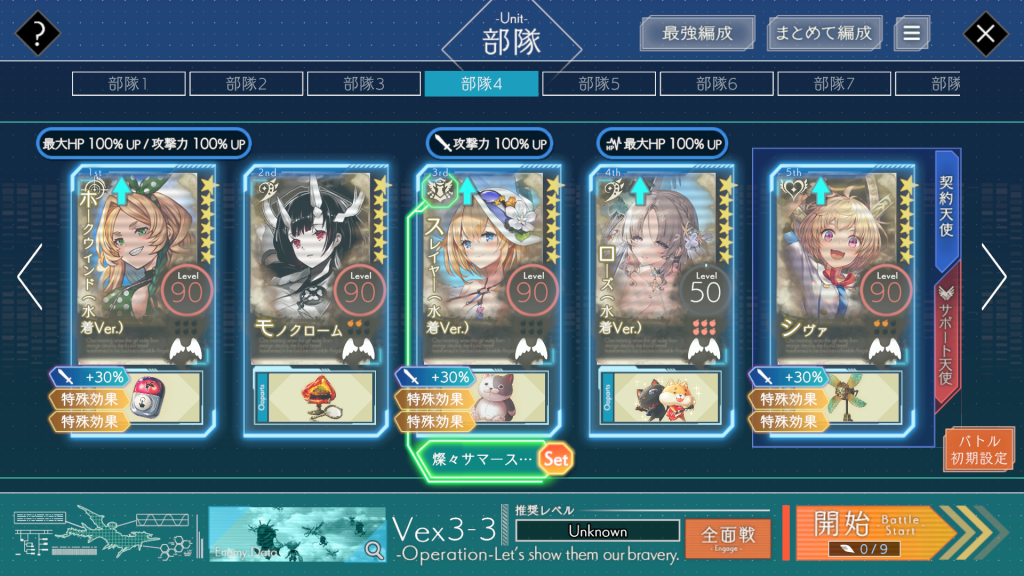The height and width of the screenshot is (576, 1024).
Task: Show the next unit with right arrow
Action: [x=993, y=277]
